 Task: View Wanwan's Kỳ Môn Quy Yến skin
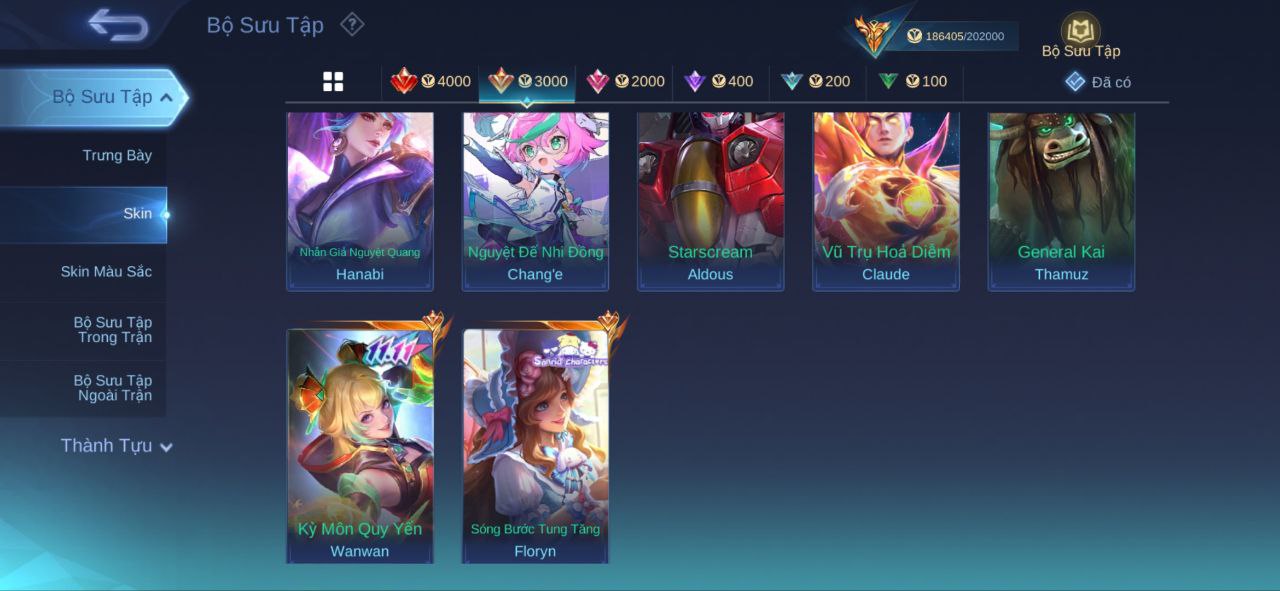pyautogui.click(x=360, y=445)
